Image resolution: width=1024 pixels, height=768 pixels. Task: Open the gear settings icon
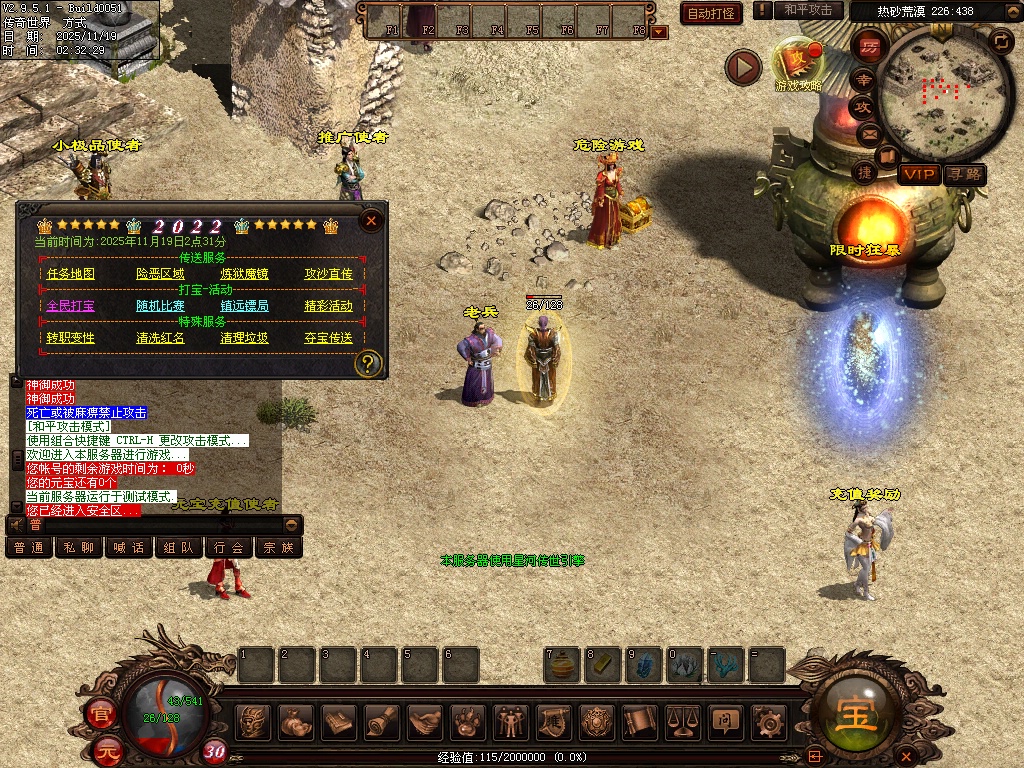pyautogui.click(x=767, y=721)
